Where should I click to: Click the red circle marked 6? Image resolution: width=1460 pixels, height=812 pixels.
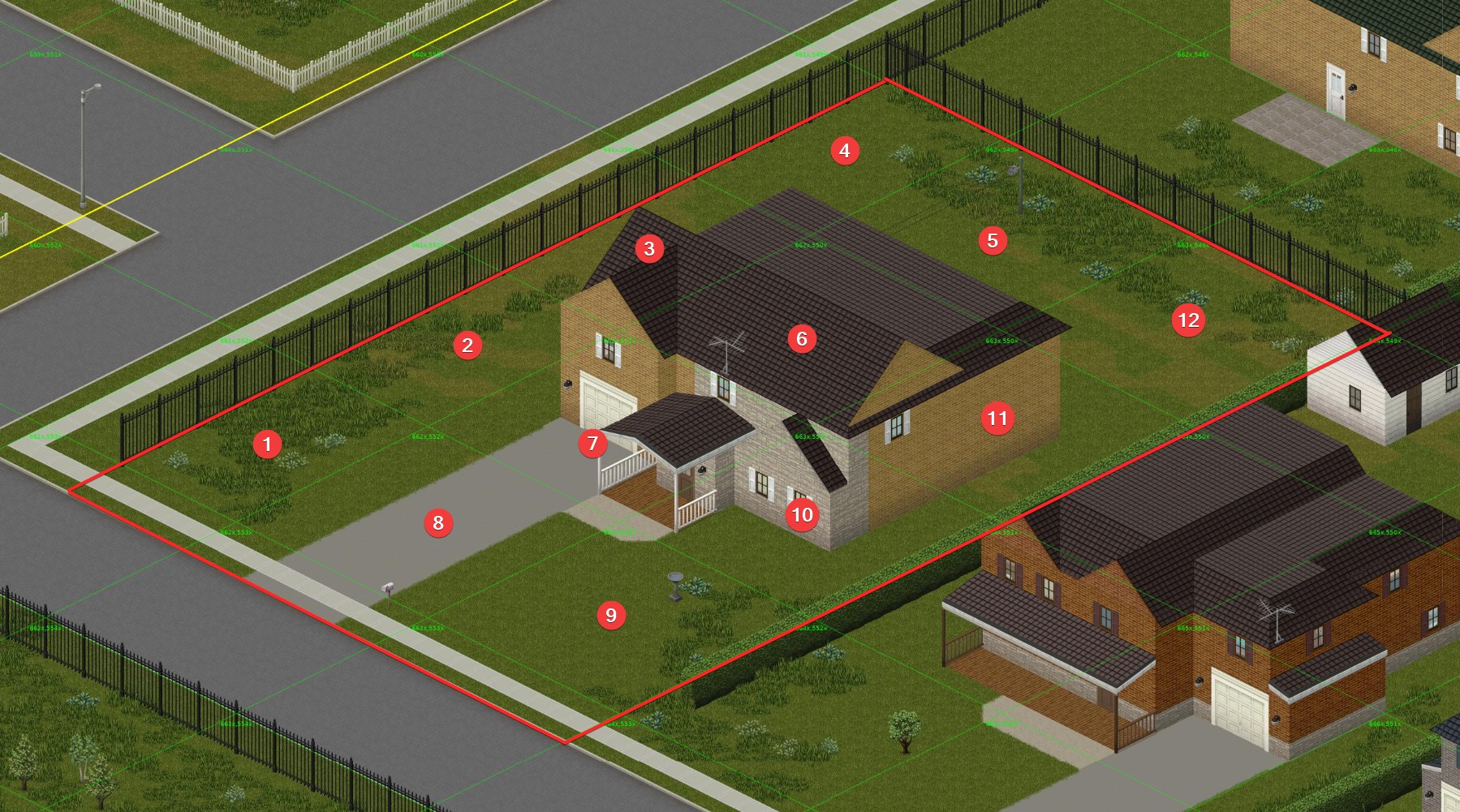(x=801, y=338)
